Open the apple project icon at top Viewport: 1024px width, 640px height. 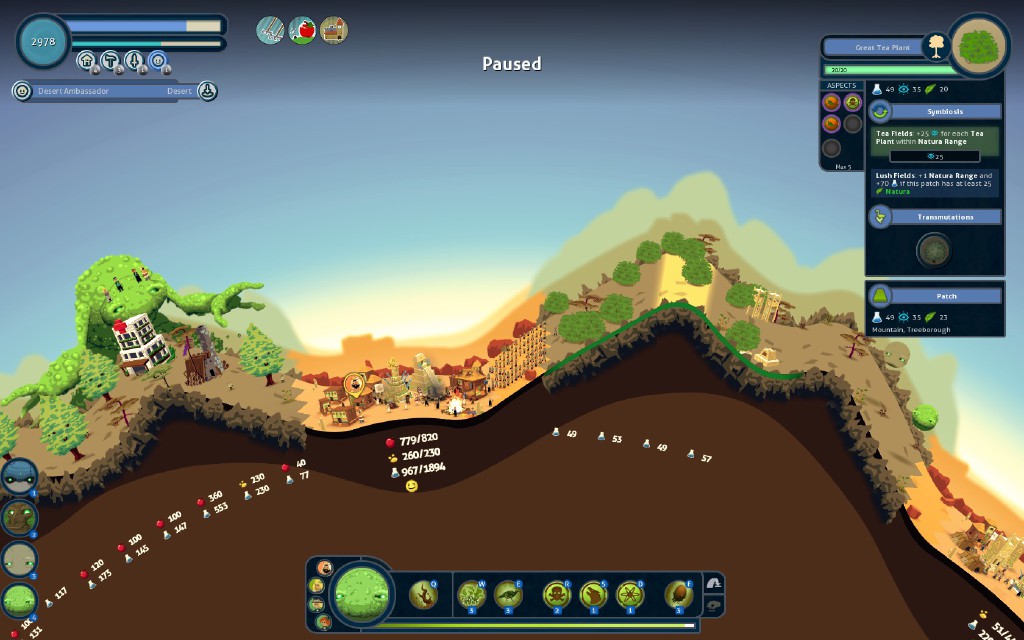click(302, 30)
